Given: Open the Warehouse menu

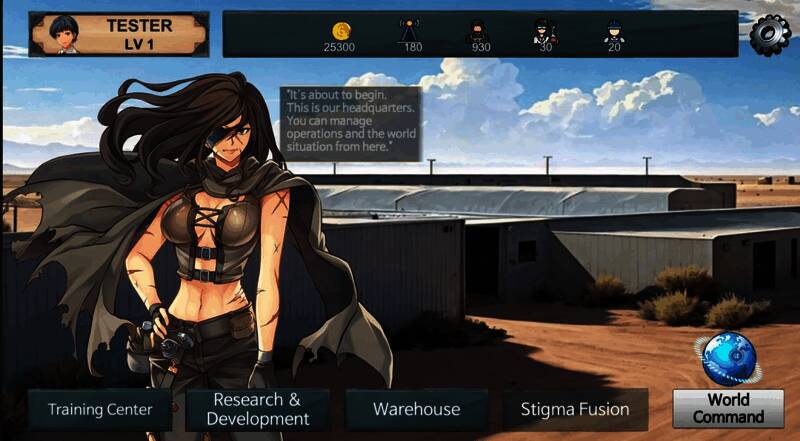Looking at the screenshot, I should pyautogui.click(x=416, y=409).
